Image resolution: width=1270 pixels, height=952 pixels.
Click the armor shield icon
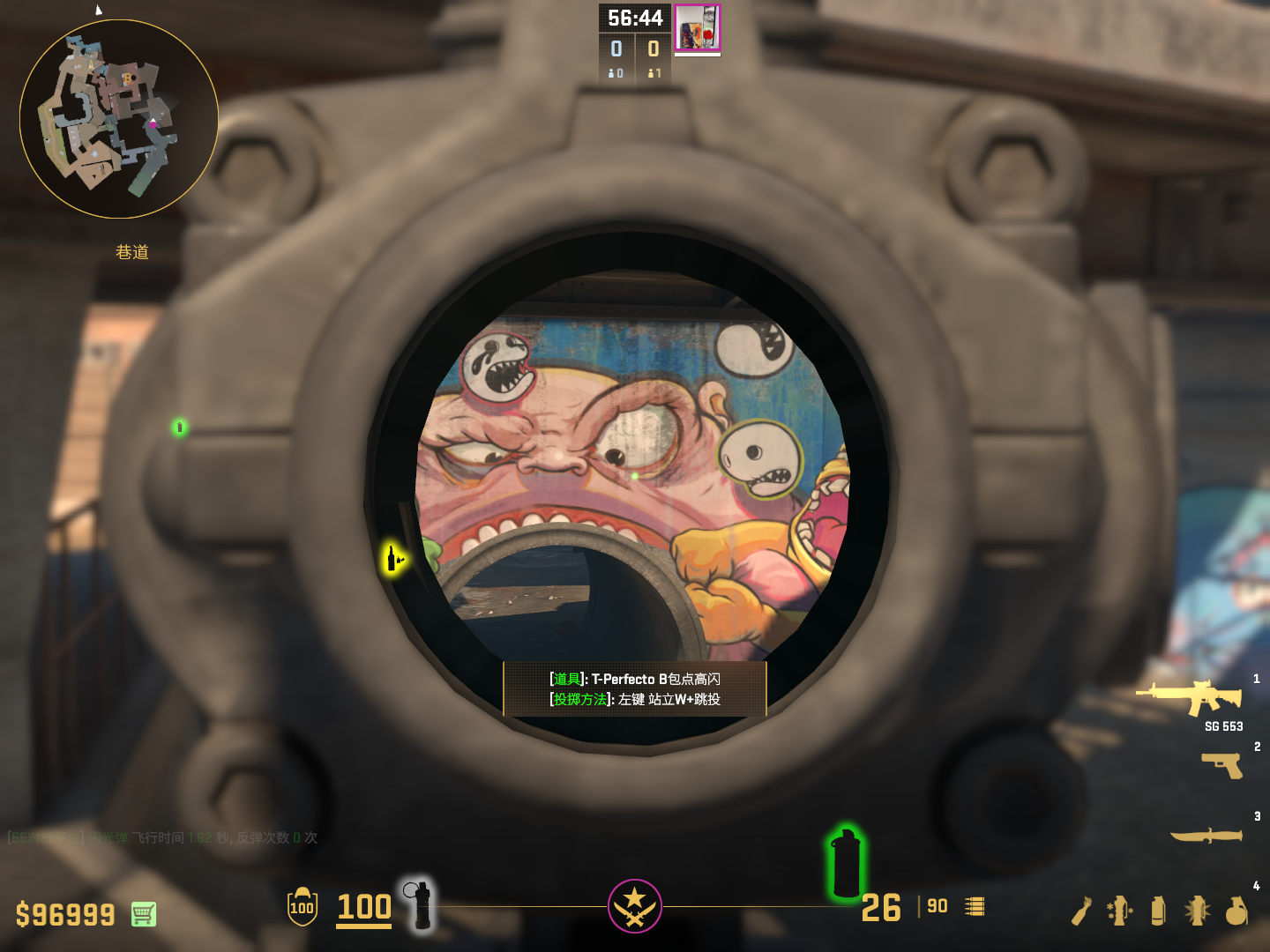coord(302,907)
